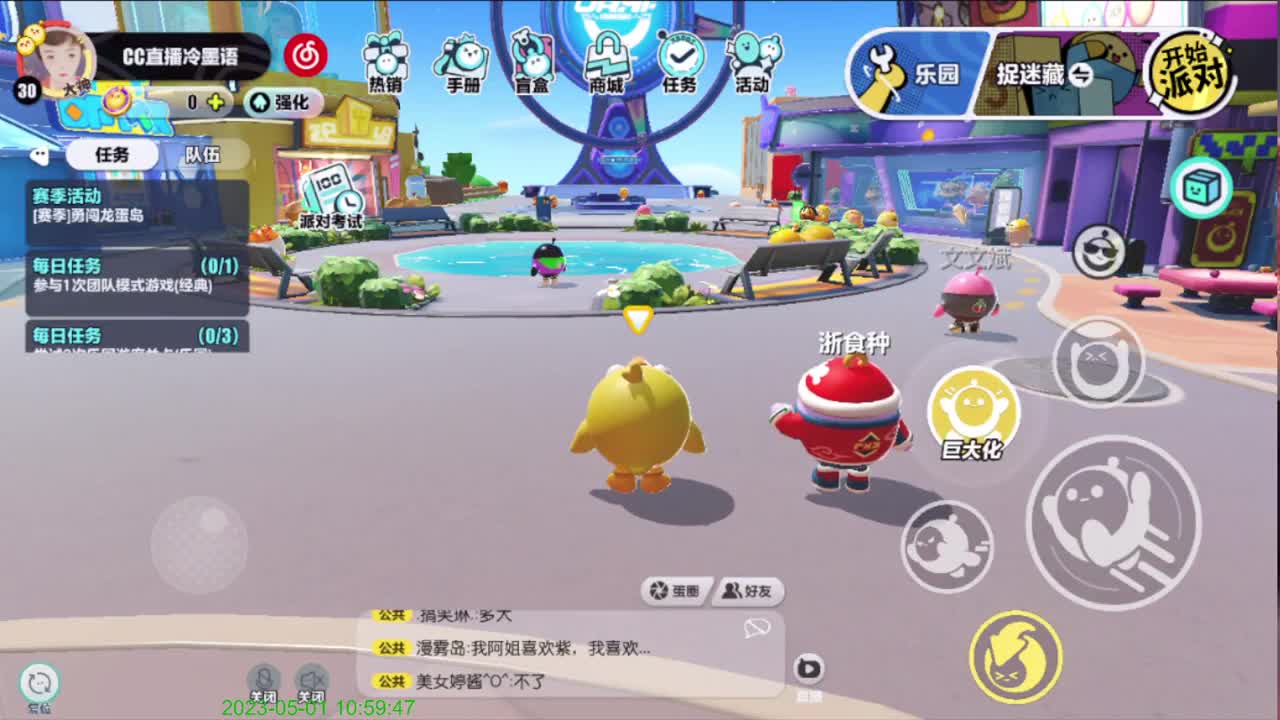Image resolution: width=1280 pixels, height=720 pixels.
Task: Select the dizzy-face emote icon
Action: click(1098, 363)
